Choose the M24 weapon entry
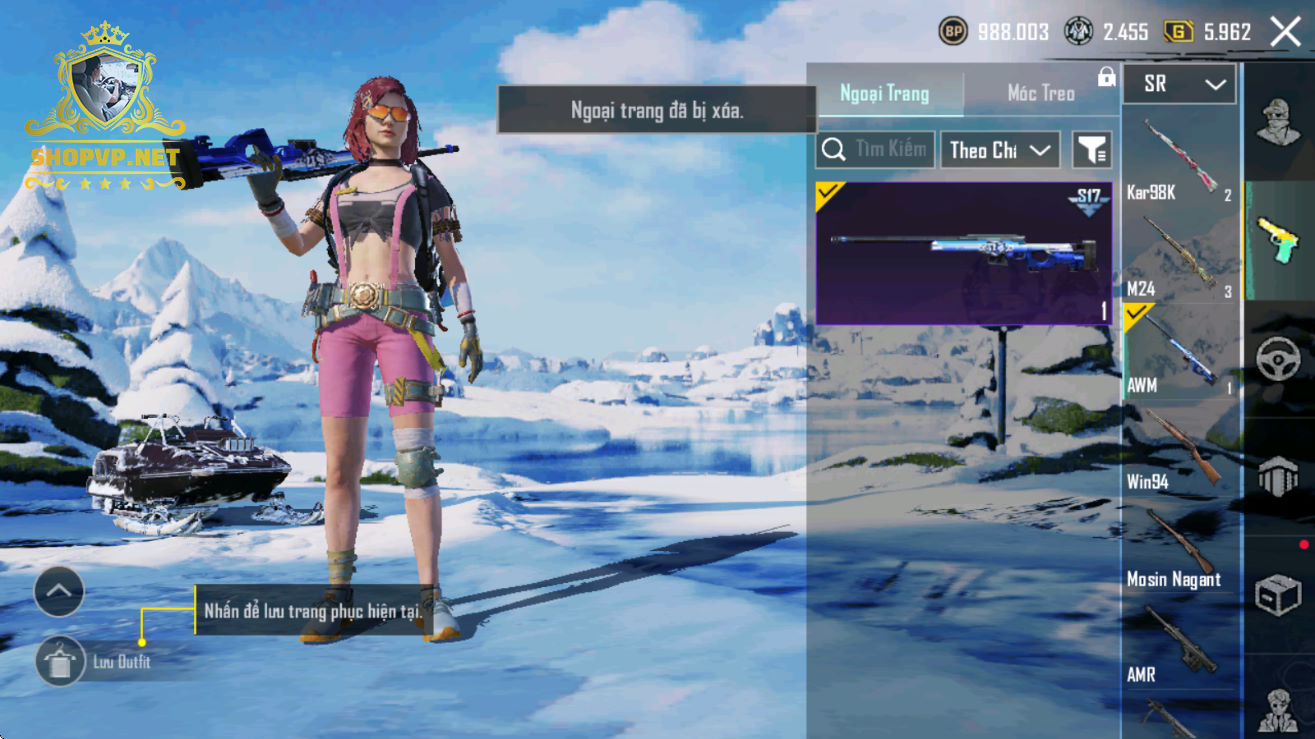This screenshot has width=1315, height=739. pyautogui.click(x=1181, y=255)
